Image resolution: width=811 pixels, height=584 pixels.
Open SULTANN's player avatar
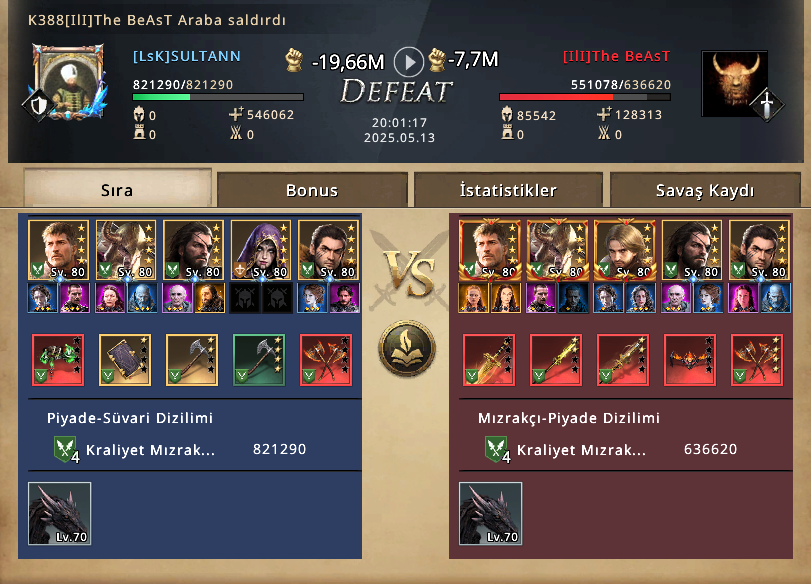click(x=68, y=80)
